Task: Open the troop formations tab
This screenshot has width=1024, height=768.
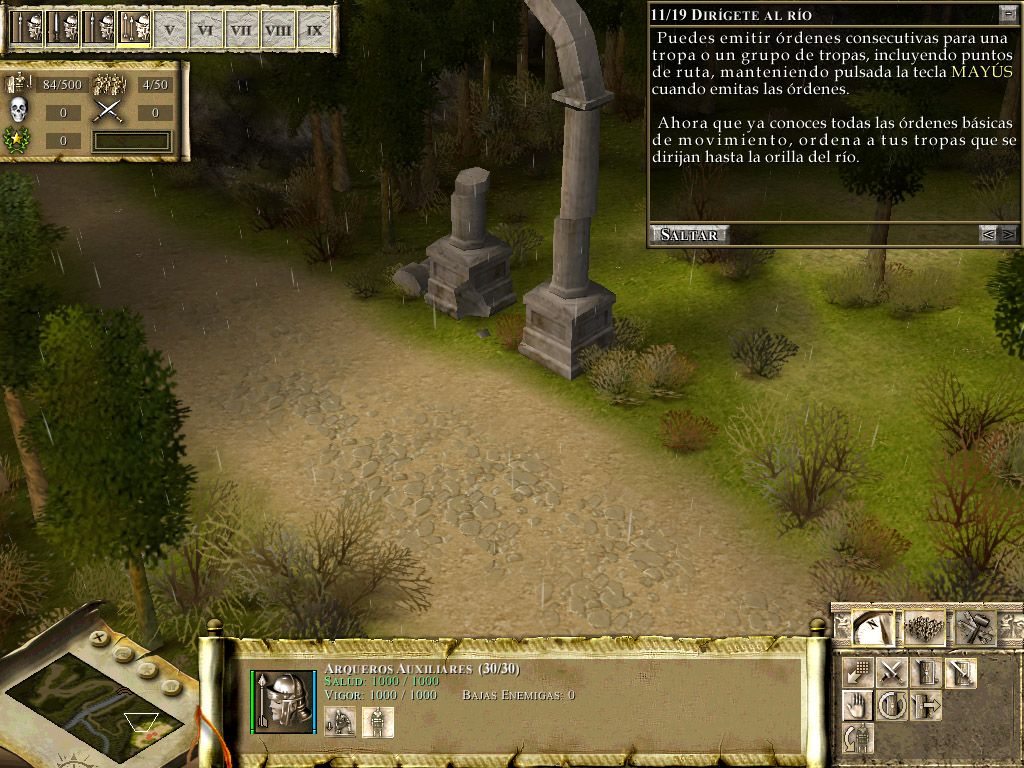Action: coord(923,627)
